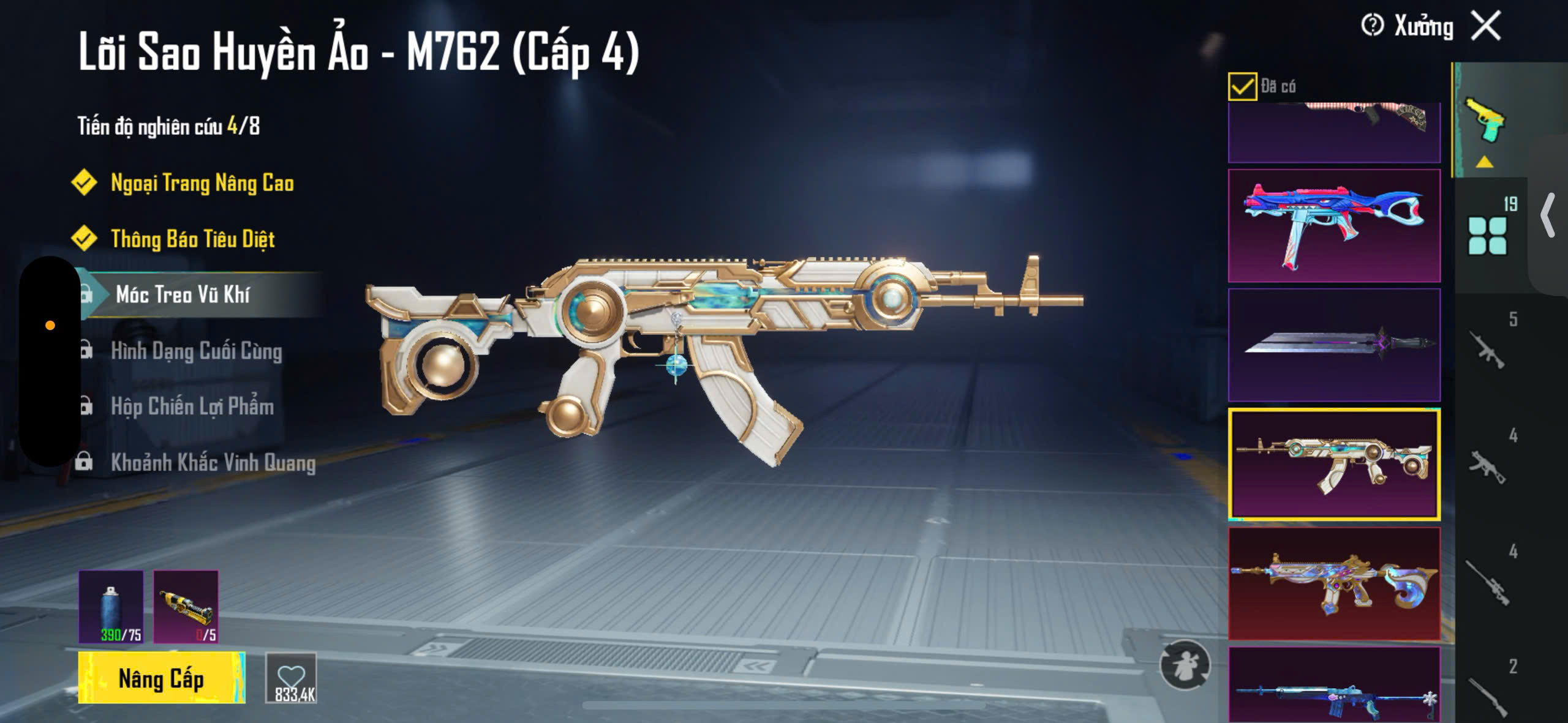Screen dimensions: 1568x723
Task: Tap the gold weapon material slot
Action: coord(186,607)
